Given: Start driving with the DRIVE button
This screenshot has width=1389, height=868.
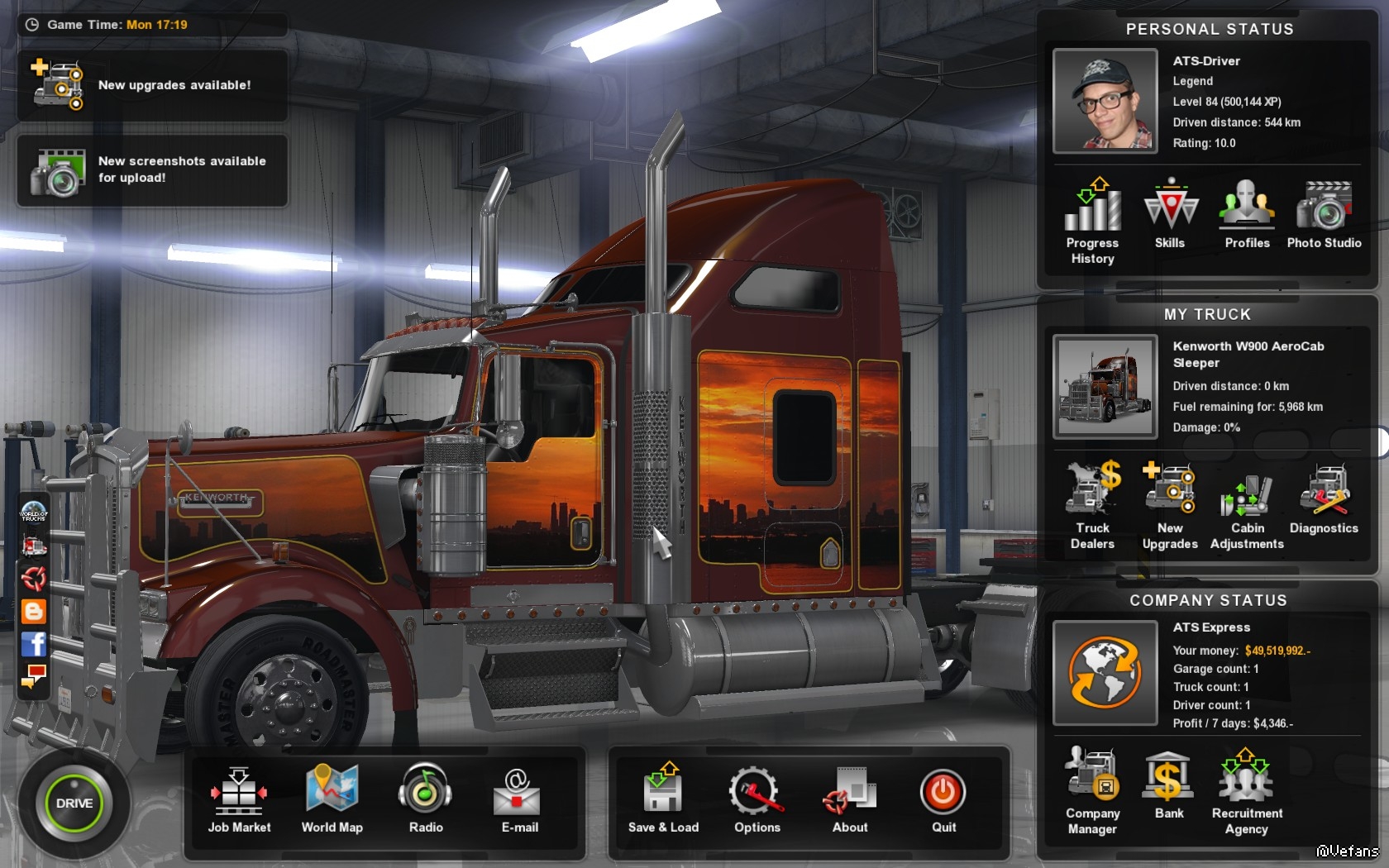Looking at the screenshot, I should (x=74, y=803).
